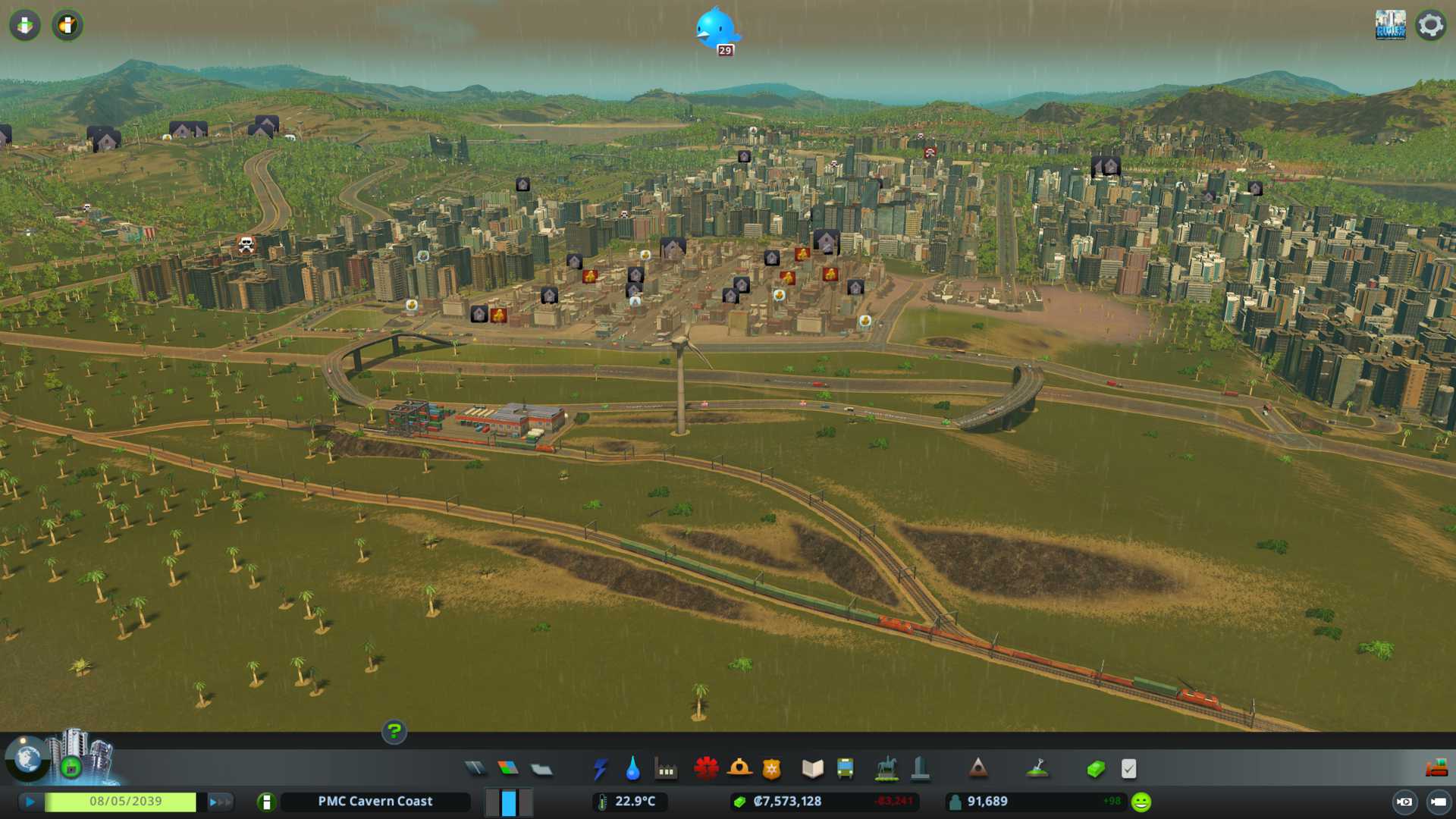Open the Garbage and Industry factory menu
This screenshot has width=1456, height=819.
click(x=666, y=769)
